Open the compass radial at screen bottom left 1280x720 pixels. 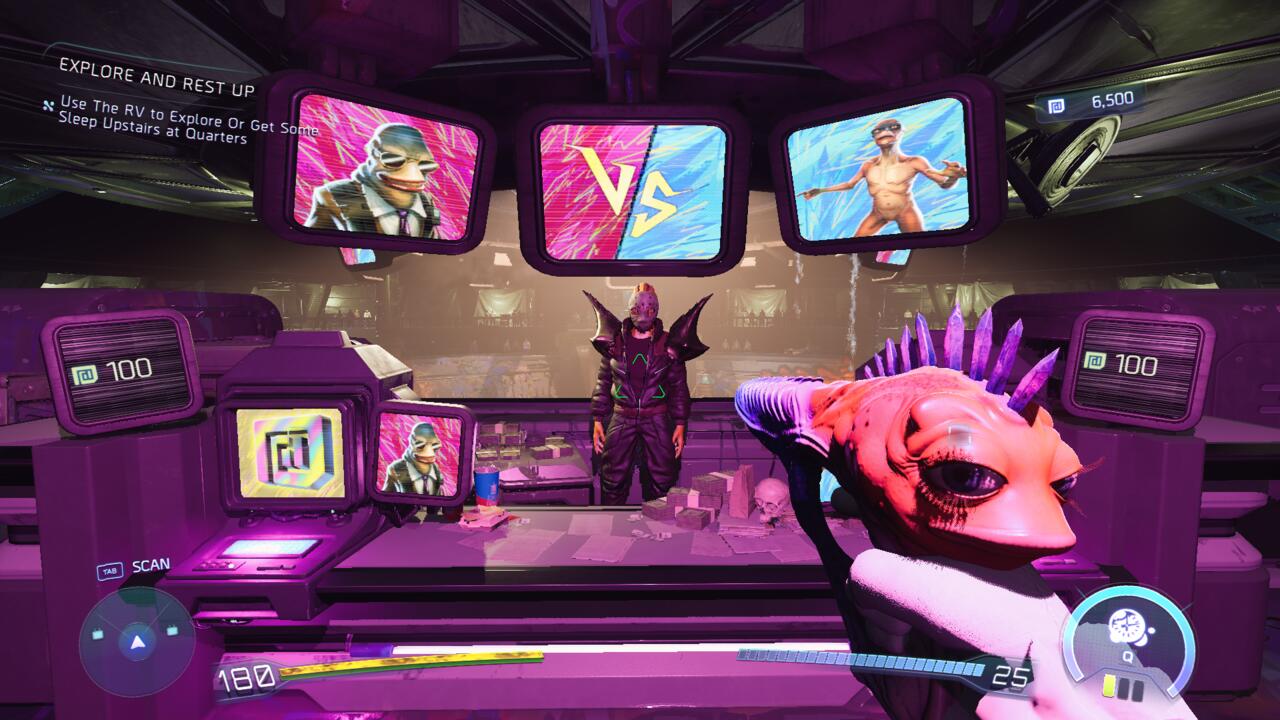coord(138,642)
